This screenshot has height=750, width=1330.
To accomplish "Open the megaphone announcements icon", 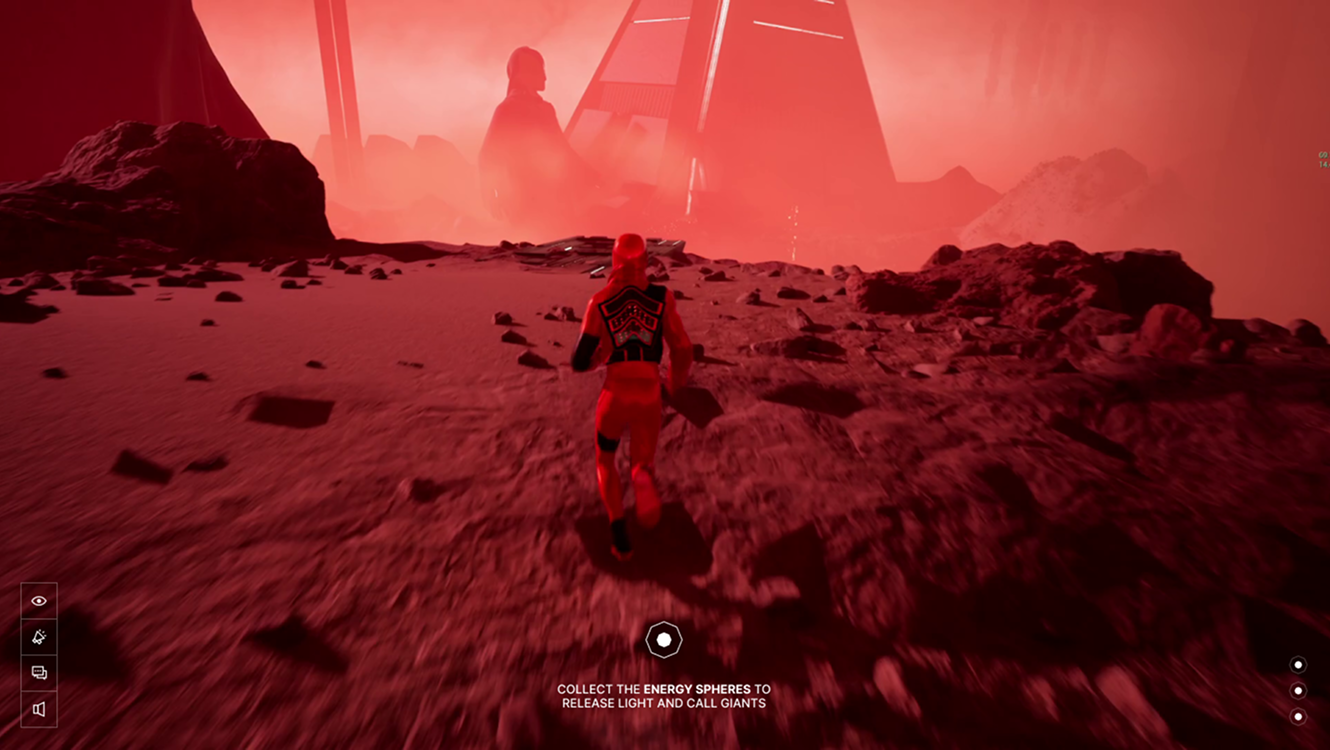I will click(x=39, y=637).
